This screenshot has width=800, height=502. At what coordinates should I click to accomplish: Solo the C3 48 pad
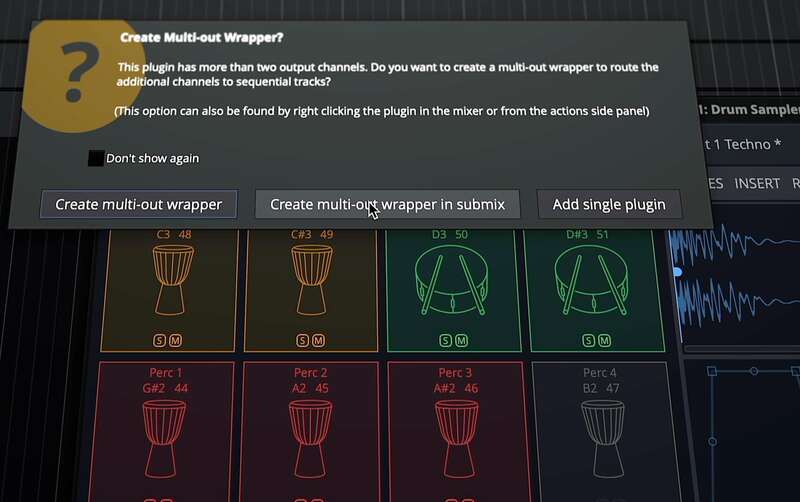pyautogui.click(x=160, y=341)
